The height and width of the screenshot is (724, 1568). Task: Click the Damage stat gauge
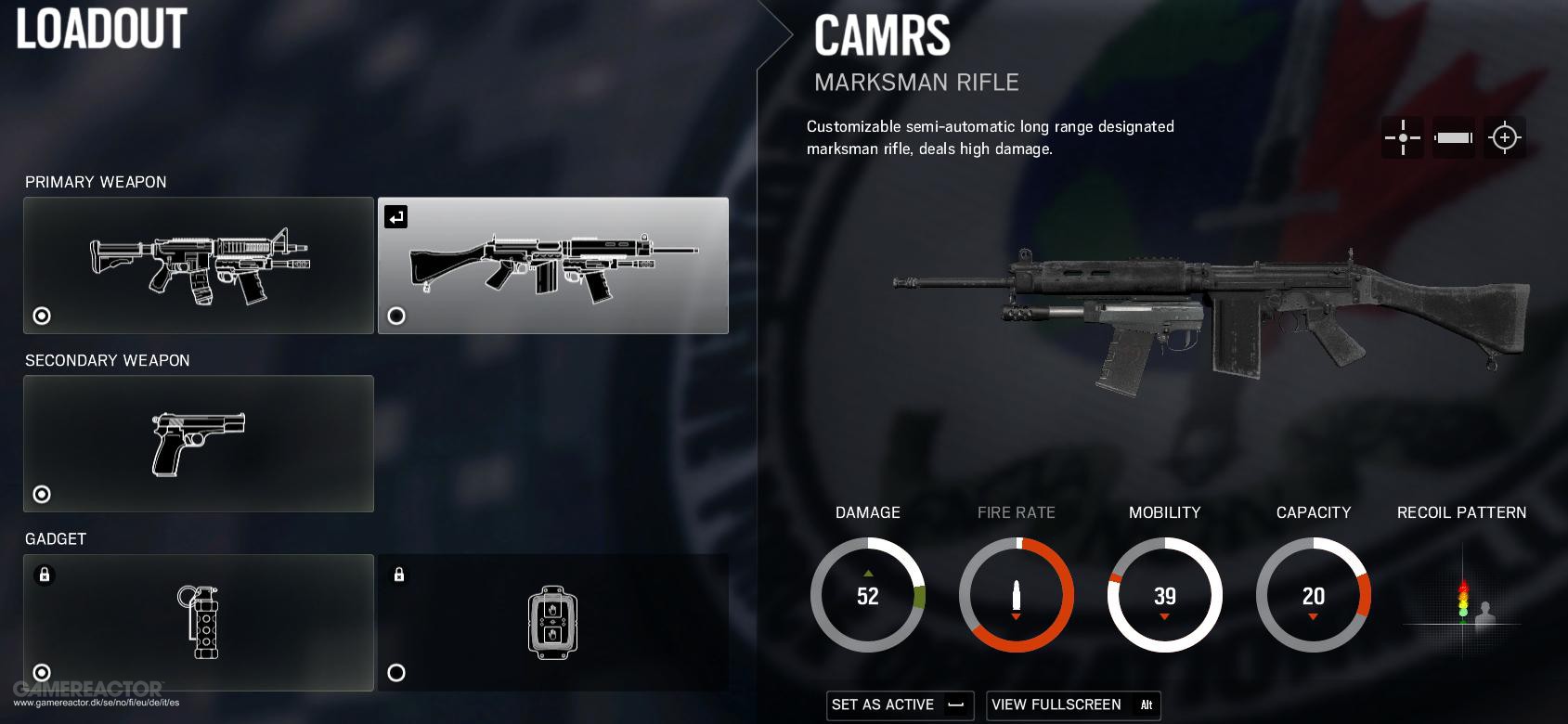tap(868, 595)
